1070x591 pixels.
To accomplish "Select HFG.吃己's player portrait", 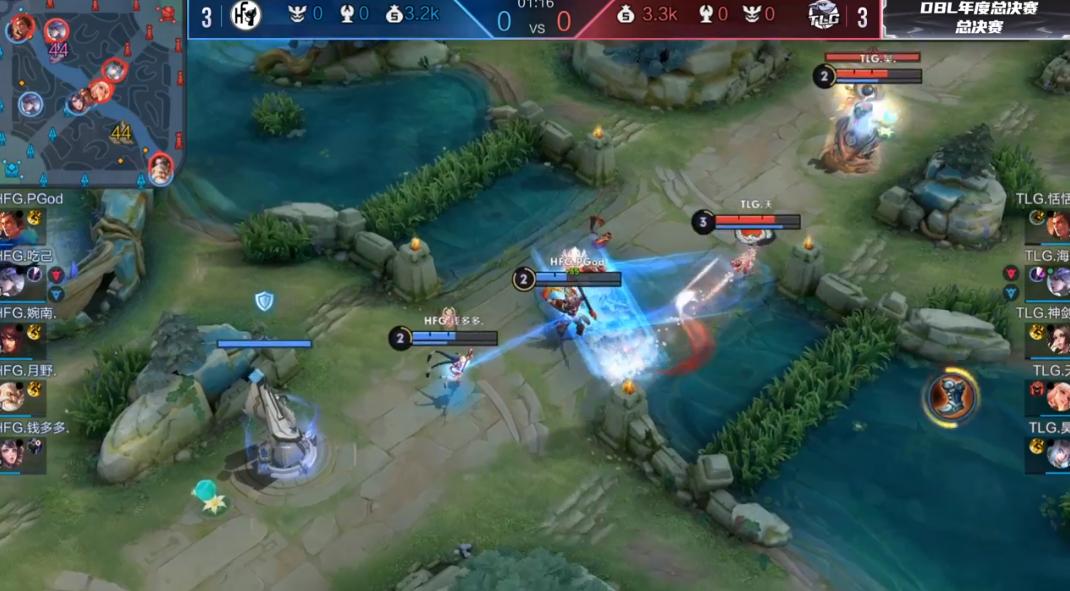I will coord(12,282).
